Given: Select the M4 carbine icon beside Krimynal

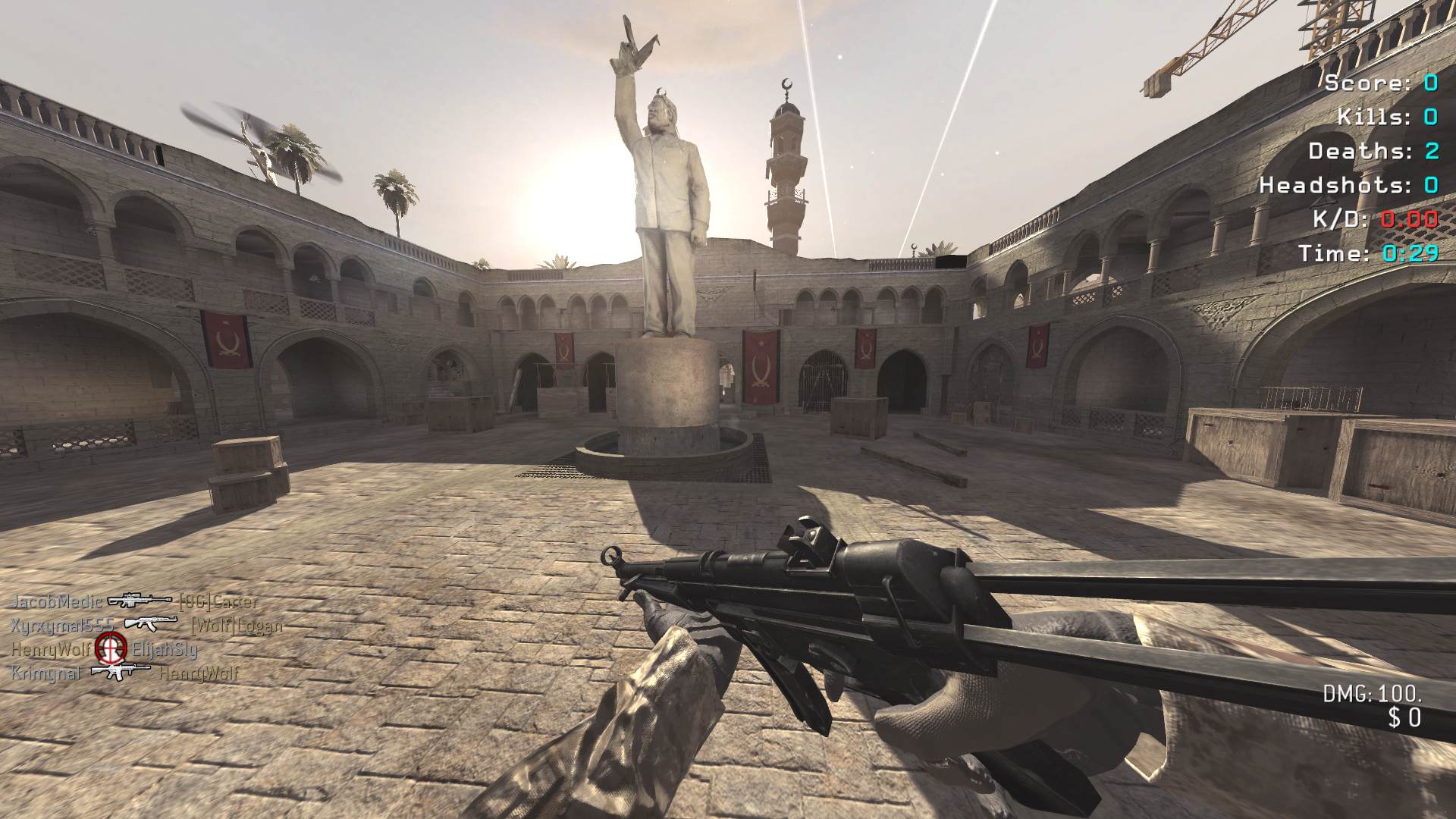Looking at the screenshot, I should click(x=120, y=671).
